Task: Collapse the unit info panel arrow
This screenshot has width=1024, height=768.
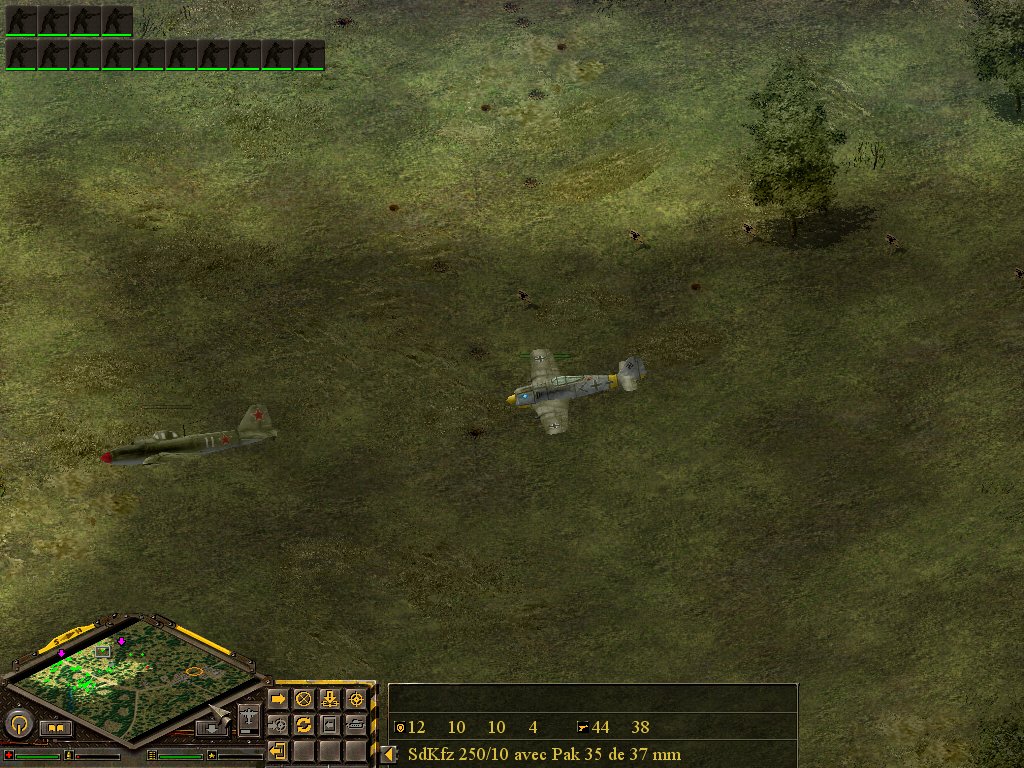Action: point(388,754)
